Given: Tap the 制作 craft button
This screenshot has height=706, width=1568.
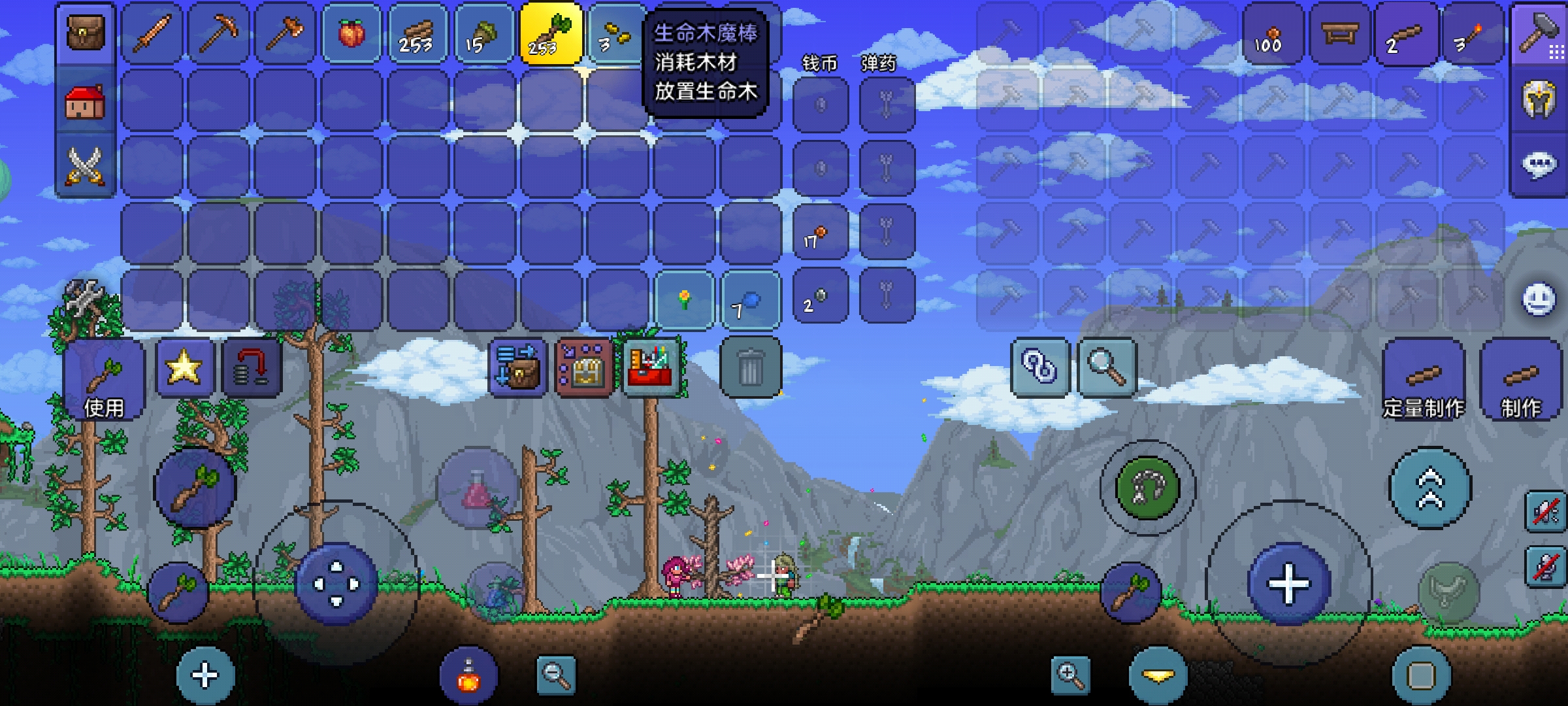Looking at the screenshot, I should [x=1521, y=380].
